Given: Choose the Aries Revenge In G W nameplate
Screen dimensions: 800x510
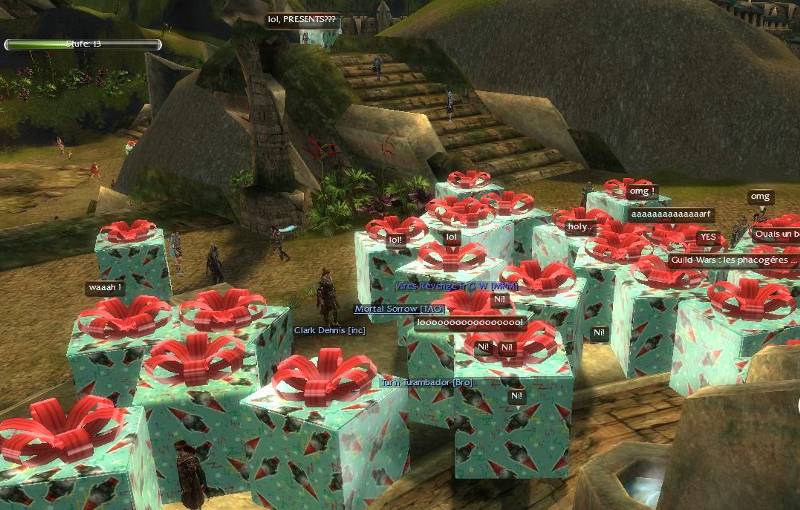Looking at the screenshot, I should click(x=456, y=286).
